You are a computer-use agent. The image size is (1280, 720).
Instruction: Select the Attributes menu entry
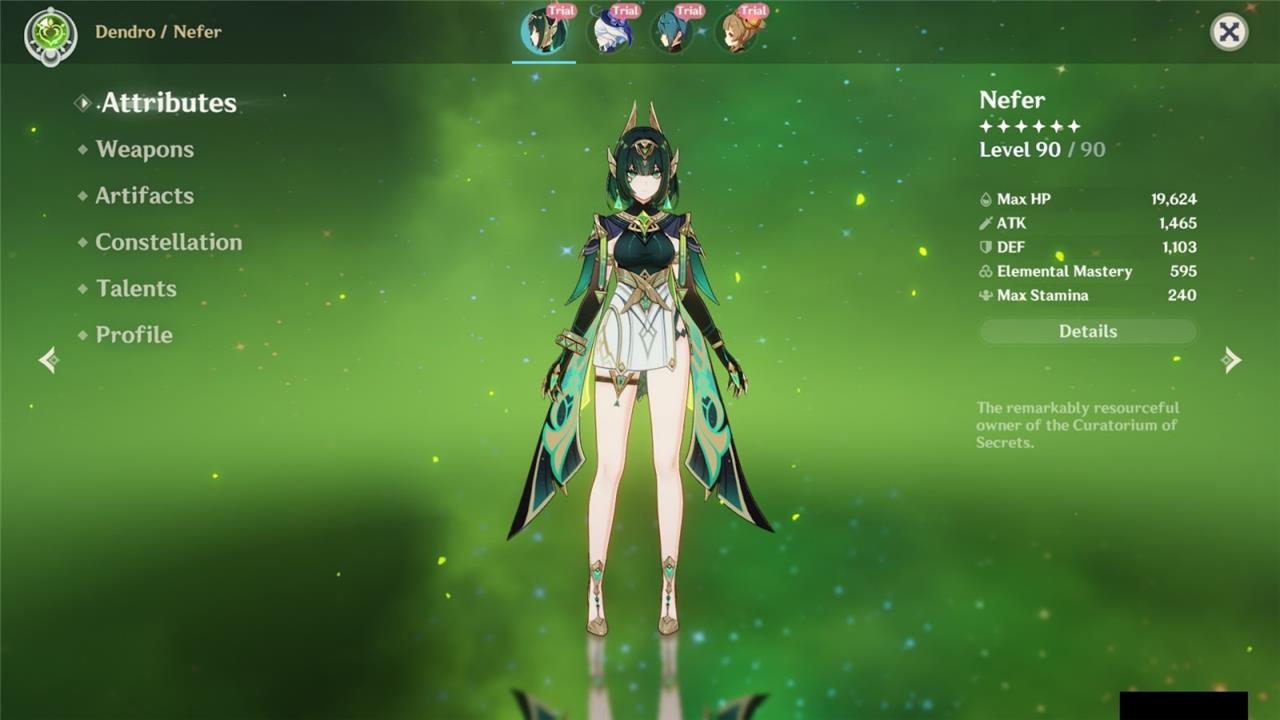pyautogui.click(x=168, y=103)
